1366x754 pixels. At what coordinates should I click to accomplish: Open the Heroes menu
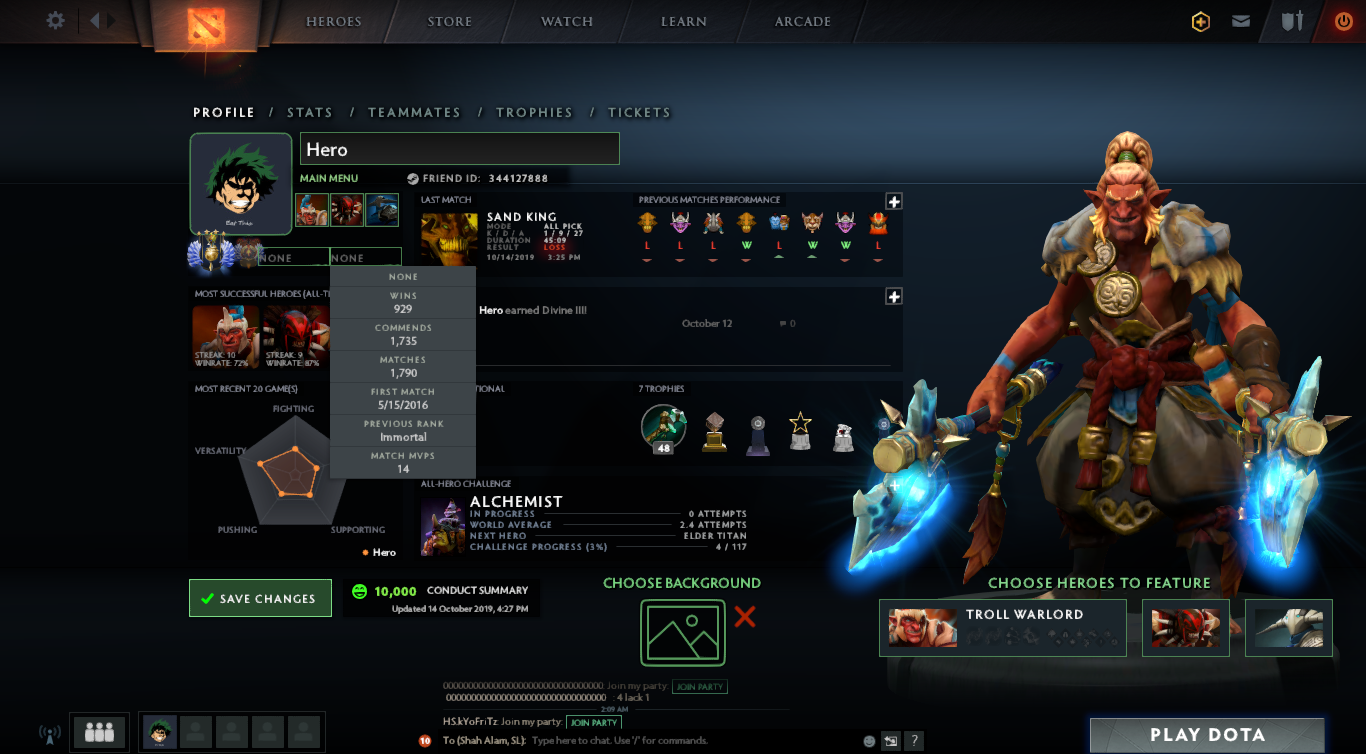[333, 22]
